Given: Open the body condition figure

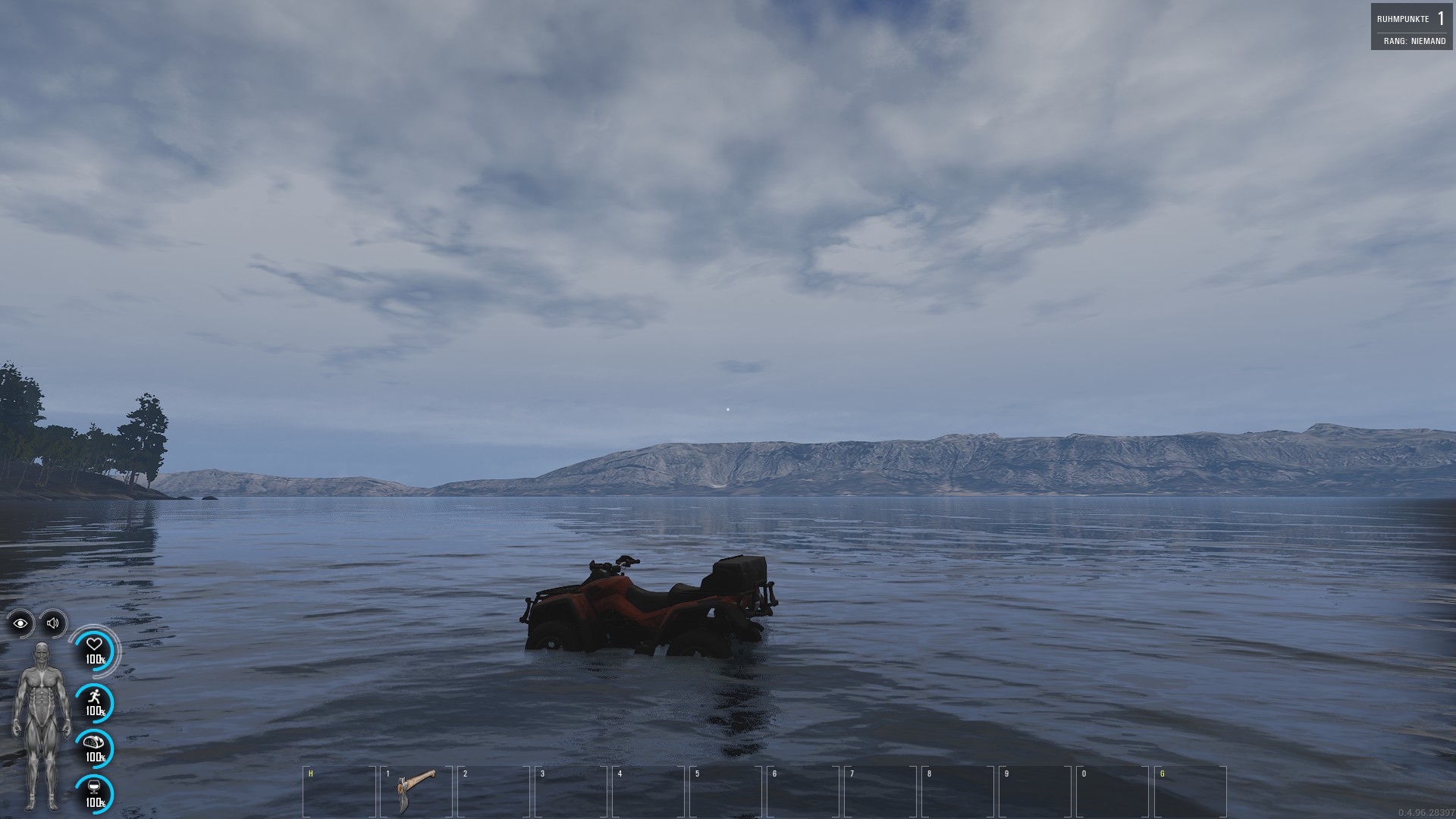Looking at the screenshot, I should click(42, 726).
